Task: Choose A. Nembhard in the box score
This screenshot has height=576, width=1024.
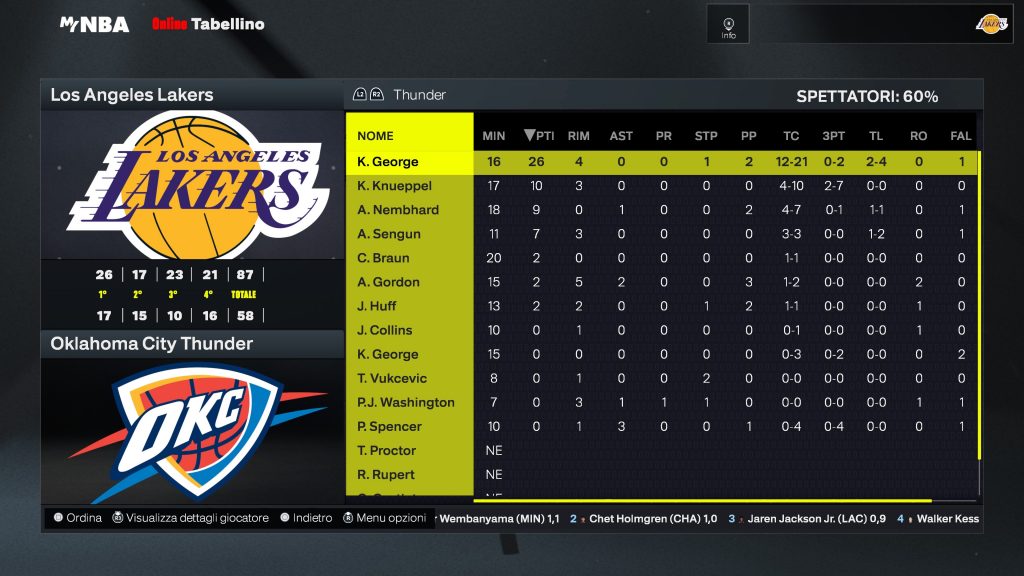Action: (398, 210)
